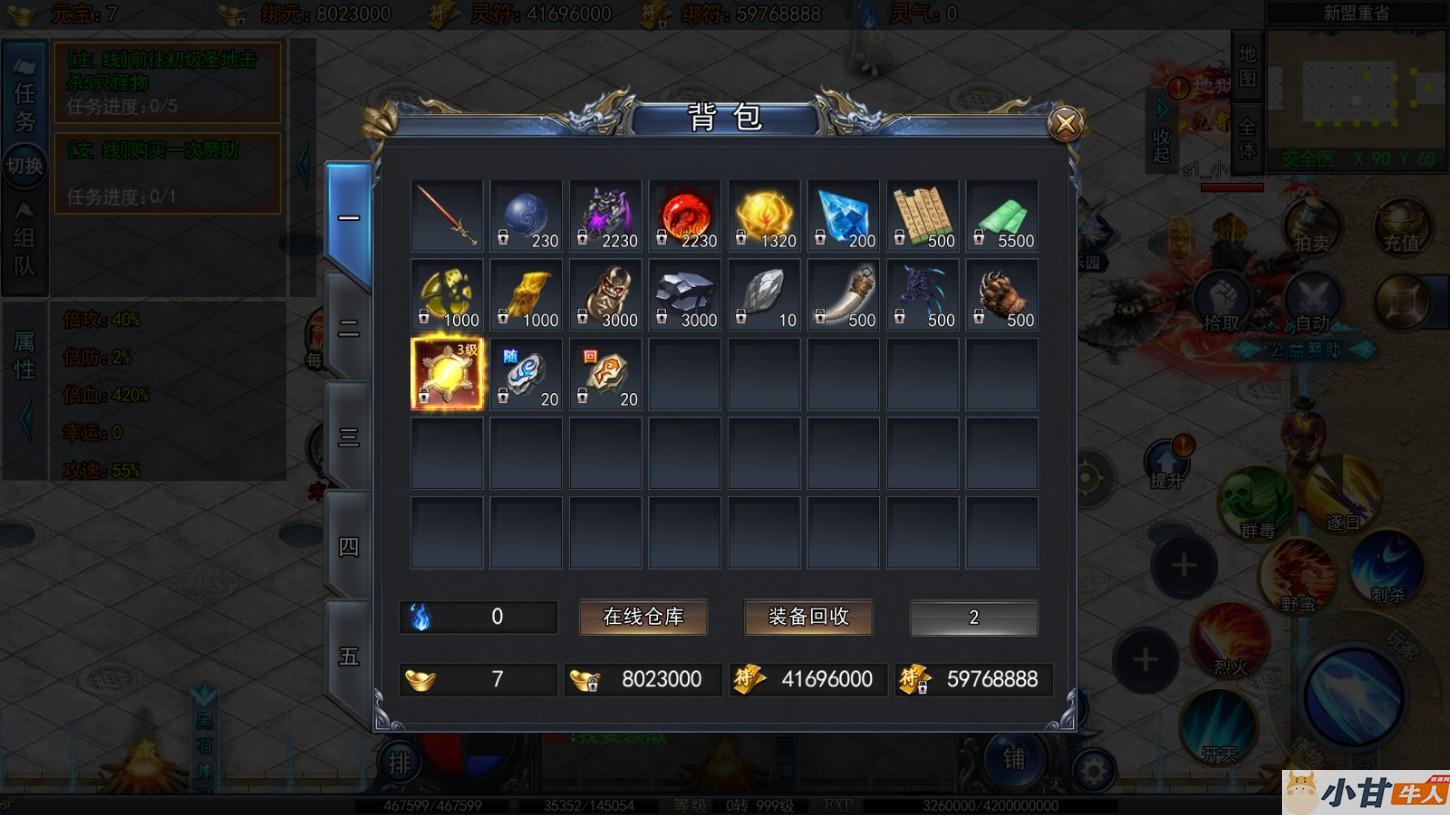This screenshot has width=1450, height=815.
Task: Switch to backpack page 三
Action: click(x=348, y=437)
